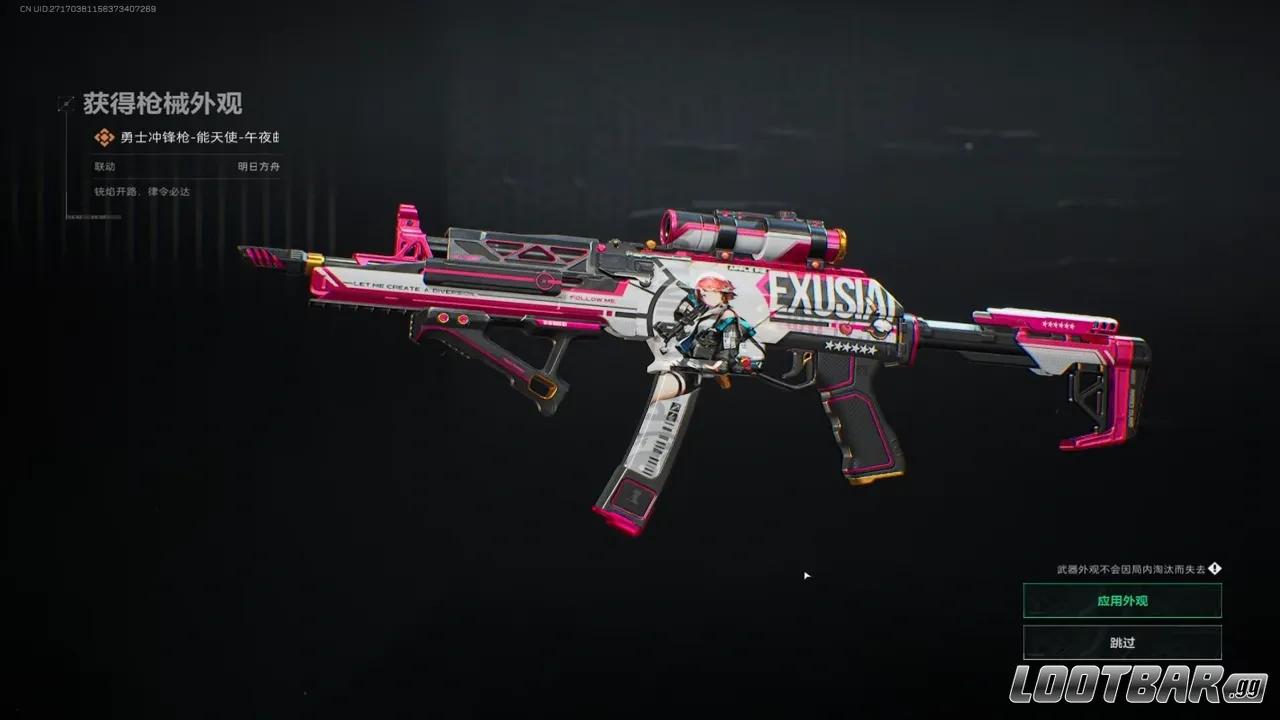Click the exclamation info icon after the warning text

[x=1215, y=570]
